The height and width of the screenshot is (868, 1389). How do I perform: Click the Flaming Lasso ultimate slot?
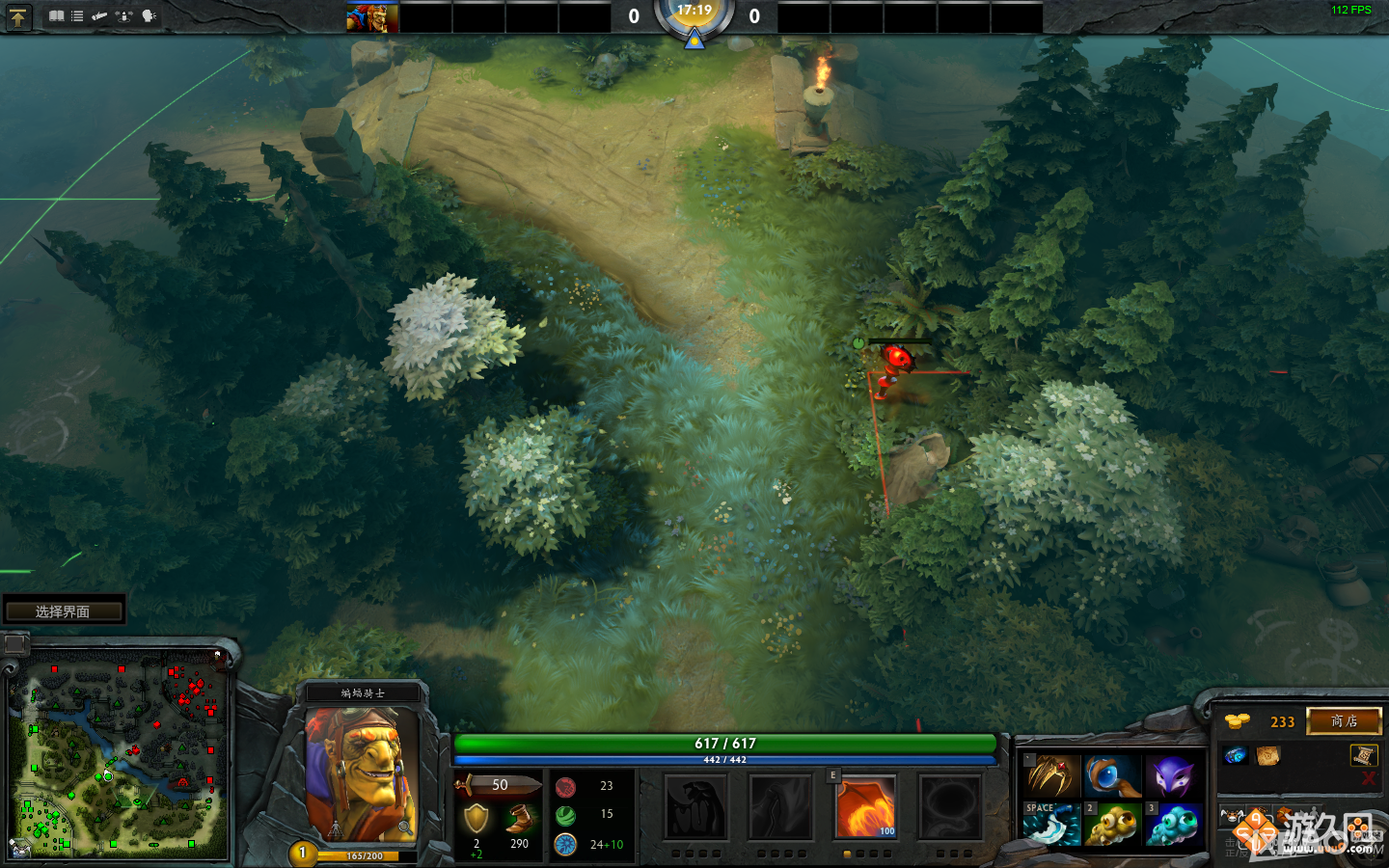pos(950,807)
